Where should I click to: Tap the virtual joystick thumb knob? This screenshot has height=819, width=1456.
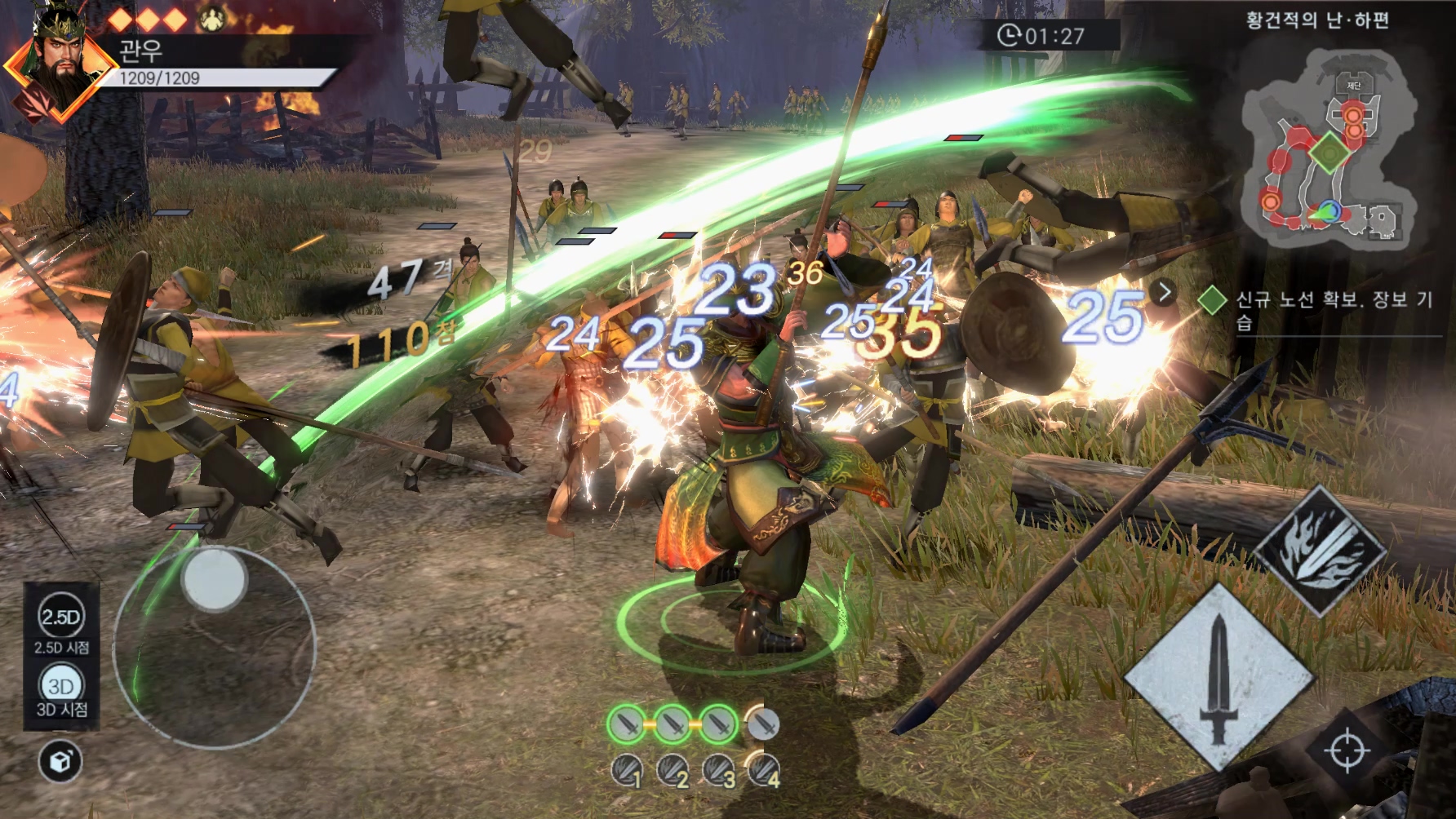(214, 580)
